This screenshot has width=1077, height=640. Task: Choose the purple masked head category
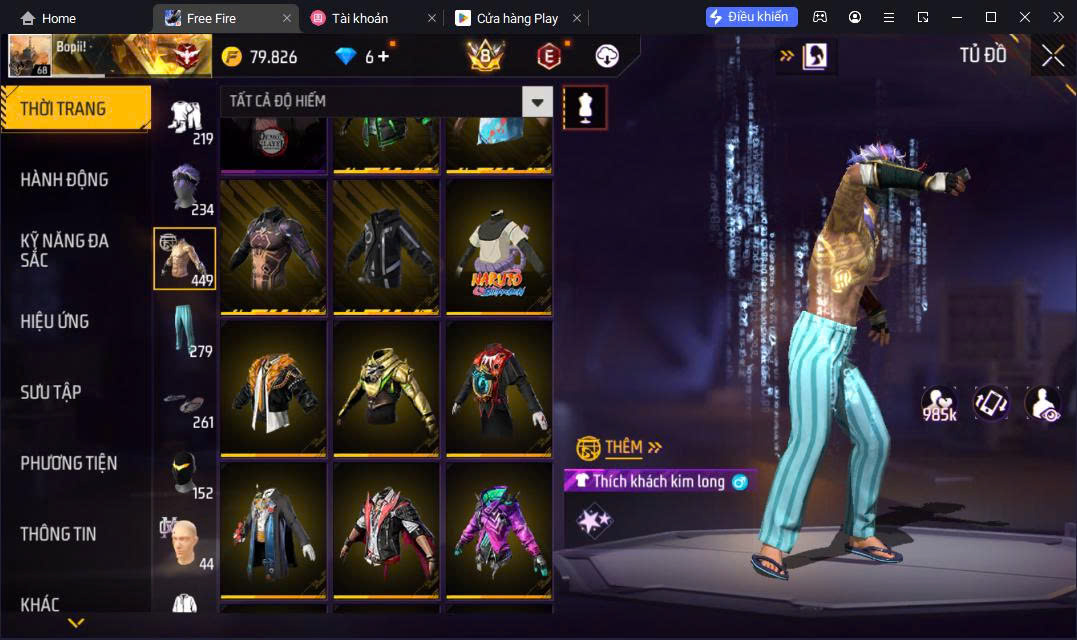point(185,187)
